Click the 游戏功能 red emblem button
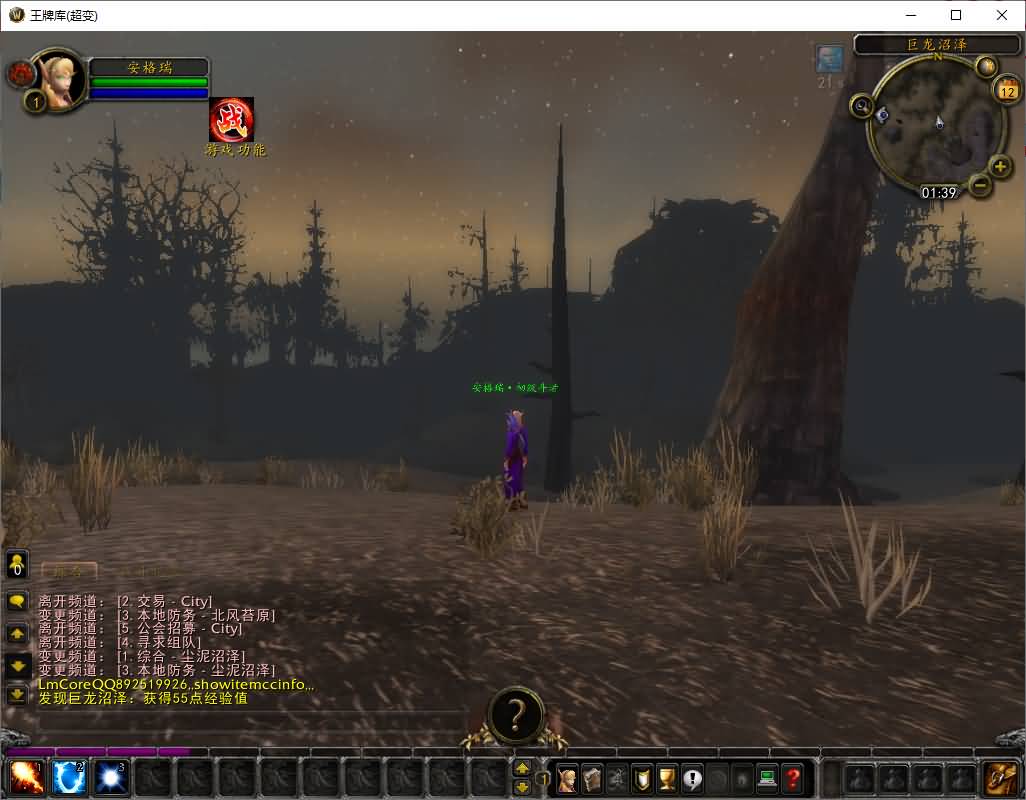This screenshot has width=1026, height=800. pyautogui.click(x=231, y=120)
